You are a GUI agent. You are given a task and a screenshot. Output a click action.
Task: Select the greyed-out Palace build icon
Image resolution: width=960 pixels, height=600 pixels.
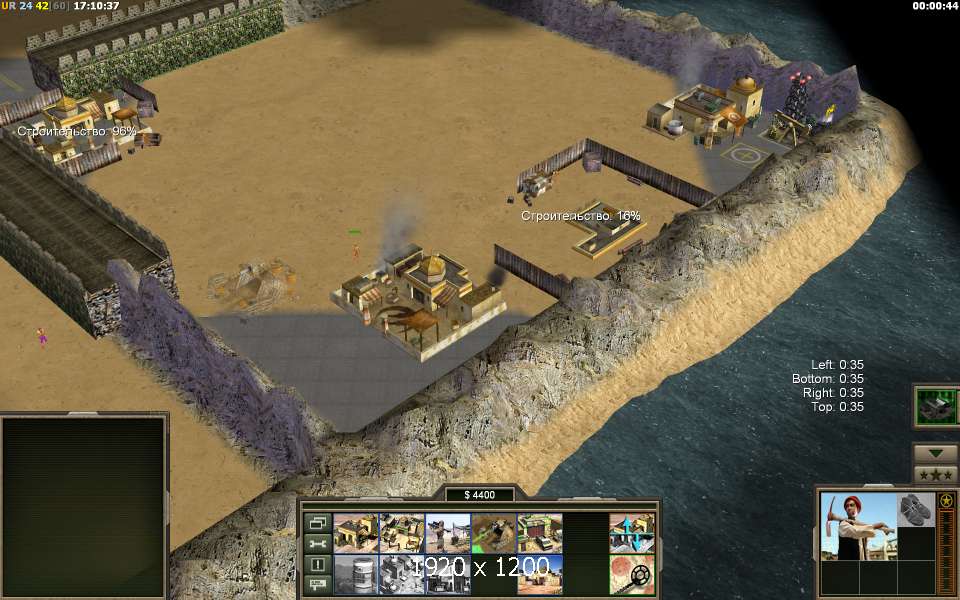coord(401,575)
